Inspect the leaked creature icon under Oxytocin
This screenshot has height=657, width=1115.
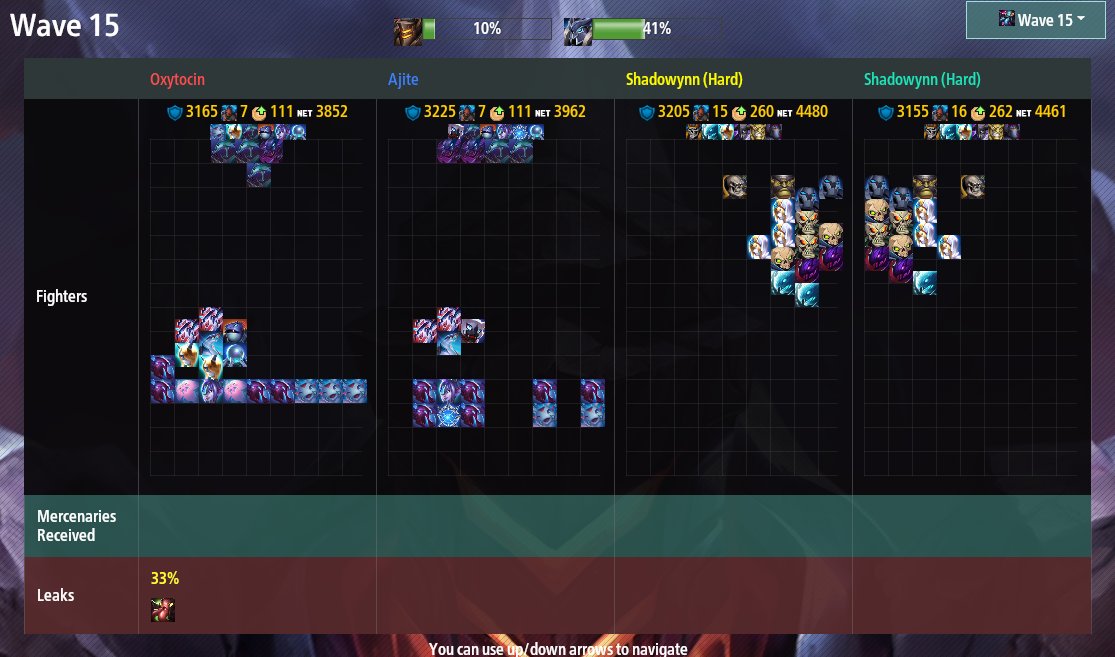tap(163, 610)
